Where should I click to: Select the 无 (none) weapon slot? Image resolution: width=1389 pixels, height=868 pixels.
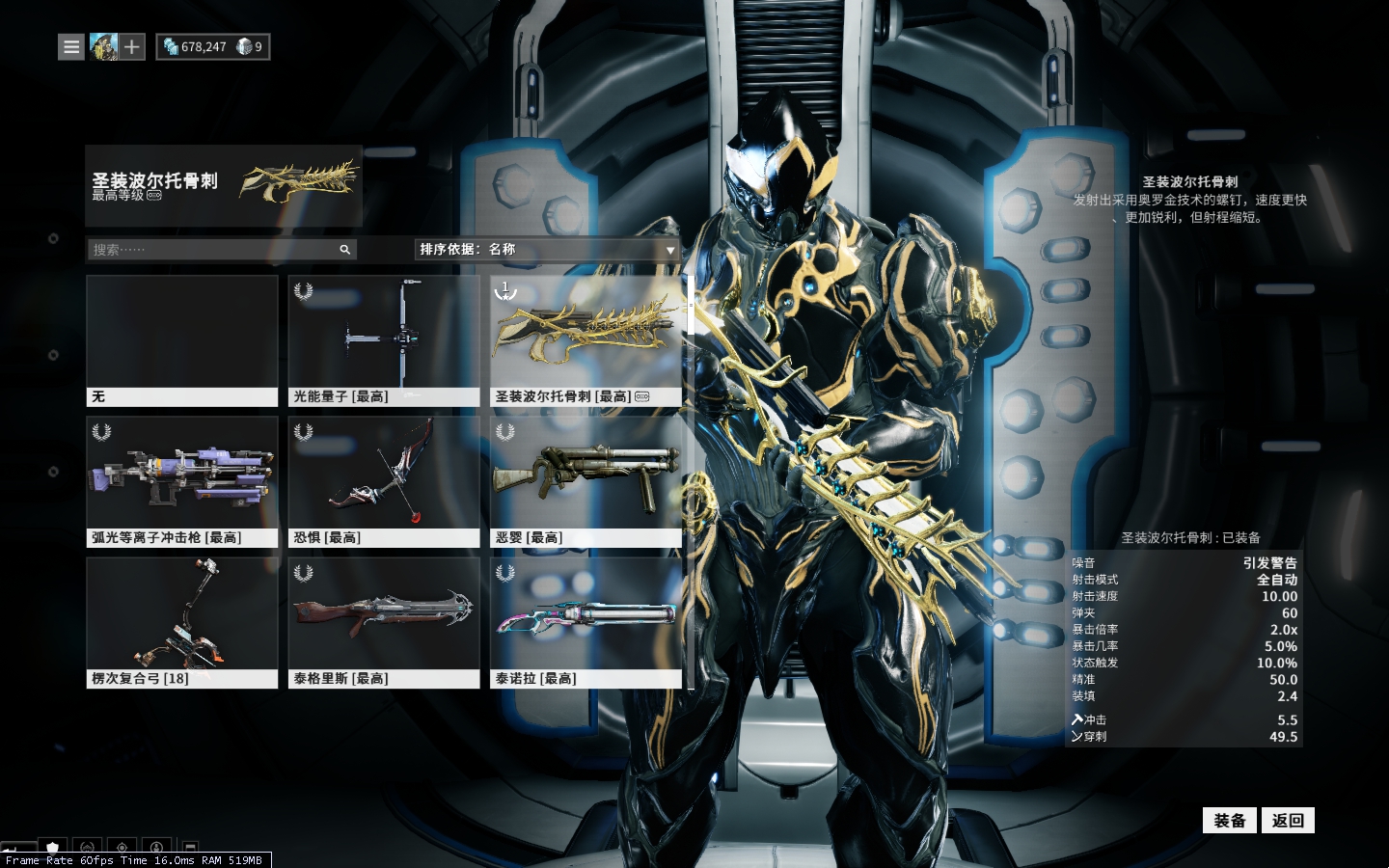point(182,340)
